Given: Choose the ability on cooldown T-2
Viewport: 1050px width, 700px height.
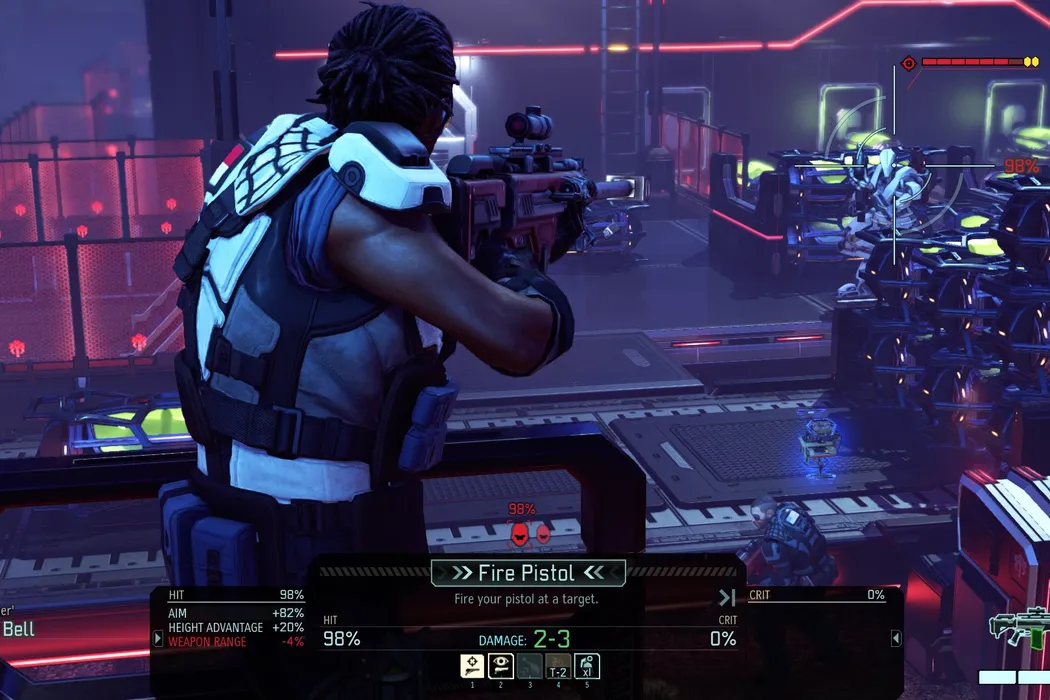Looking at the screenshot, I should pyautogui.click(x=558, y=666).
